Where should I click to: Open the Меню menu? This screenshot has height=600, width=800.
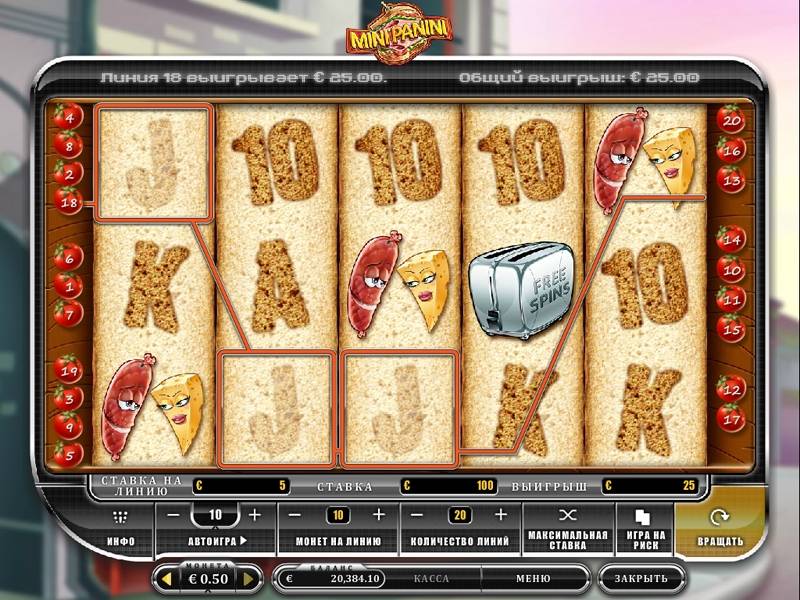pos(533,578)
